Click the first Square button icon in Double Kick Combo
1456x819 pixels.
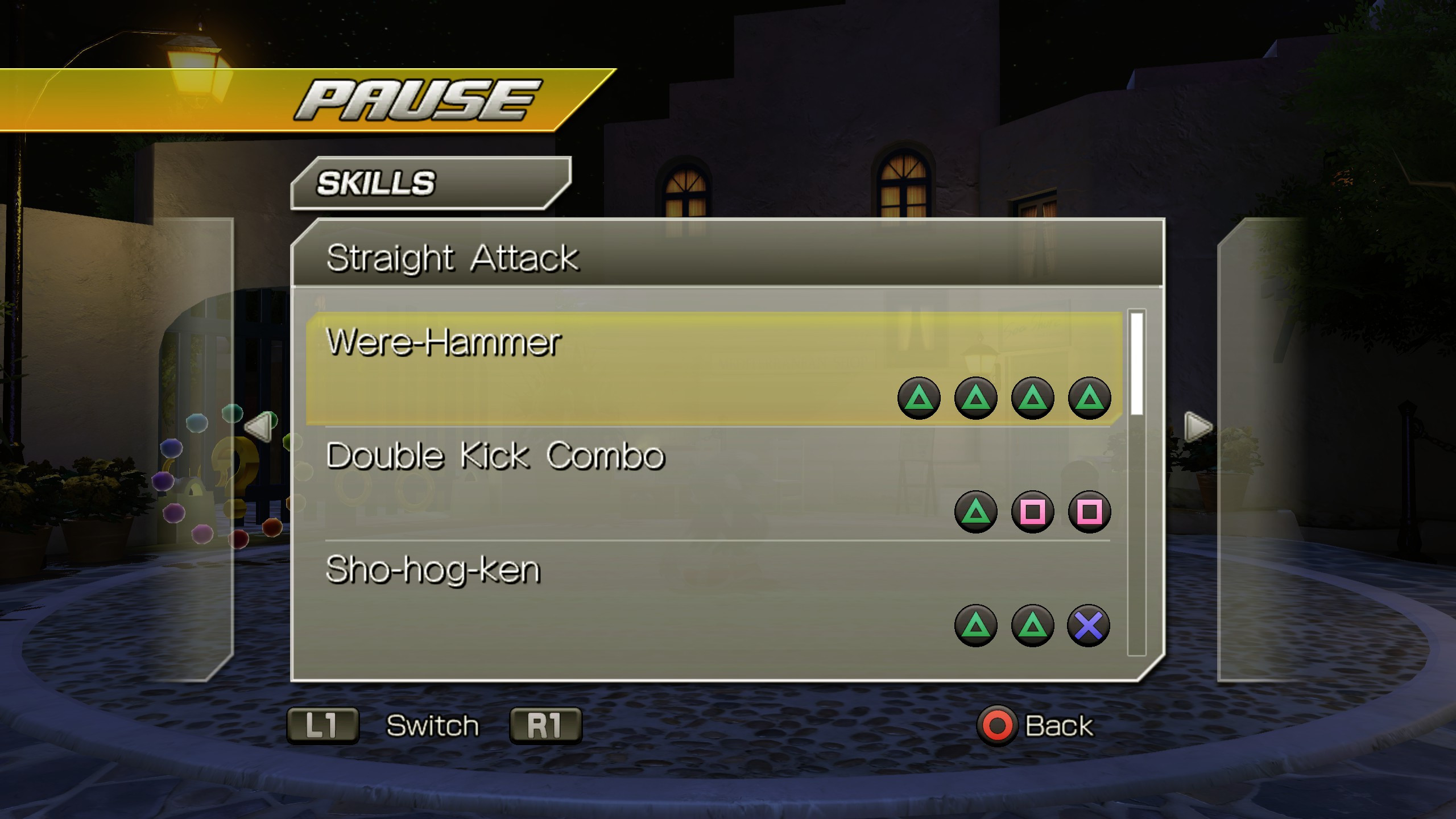[x=1033, y=511]
